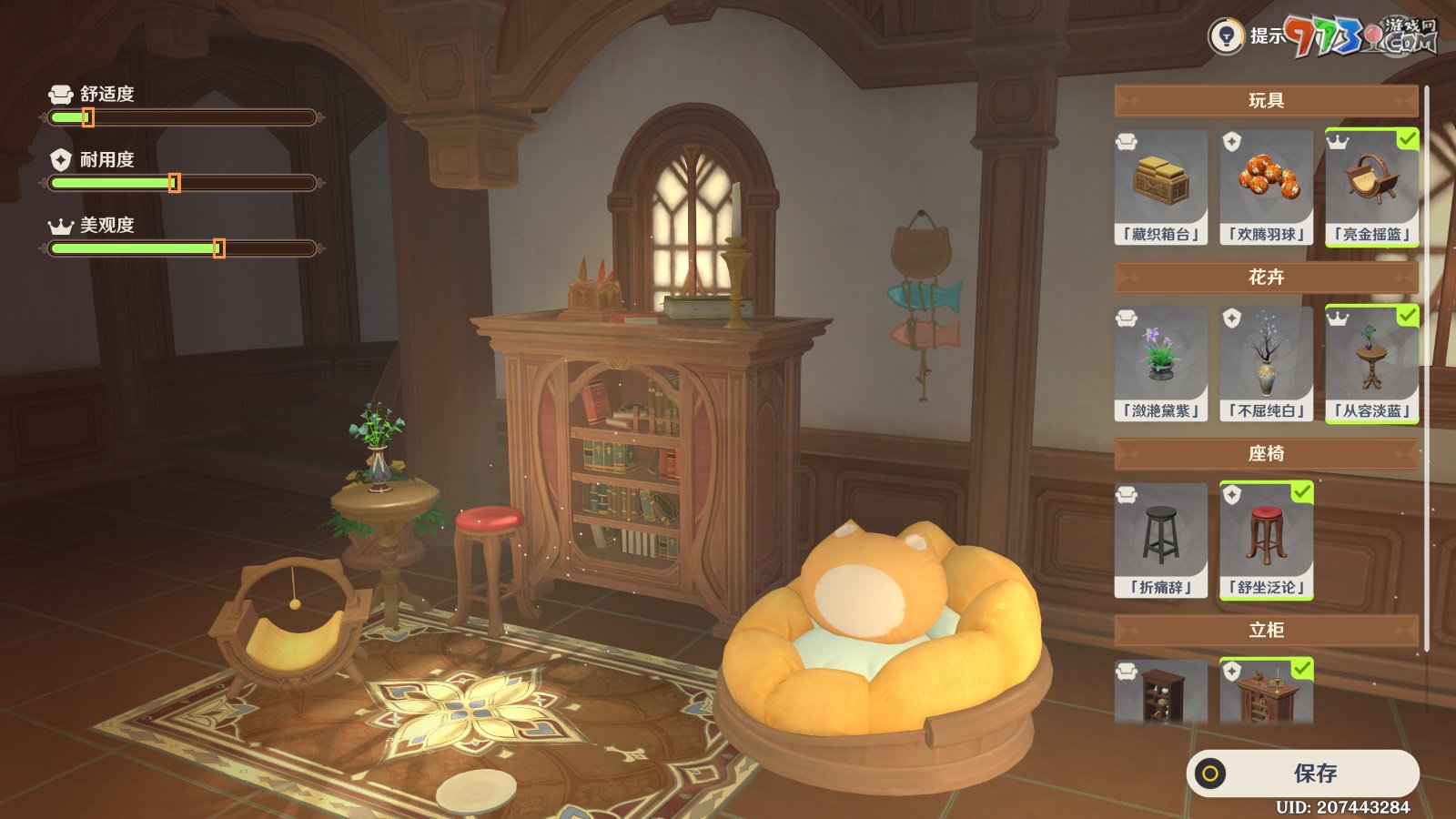This screenshot has height=819, width=1456.
Task: Open the 提示 hint button
Action: pos(1247,36)
